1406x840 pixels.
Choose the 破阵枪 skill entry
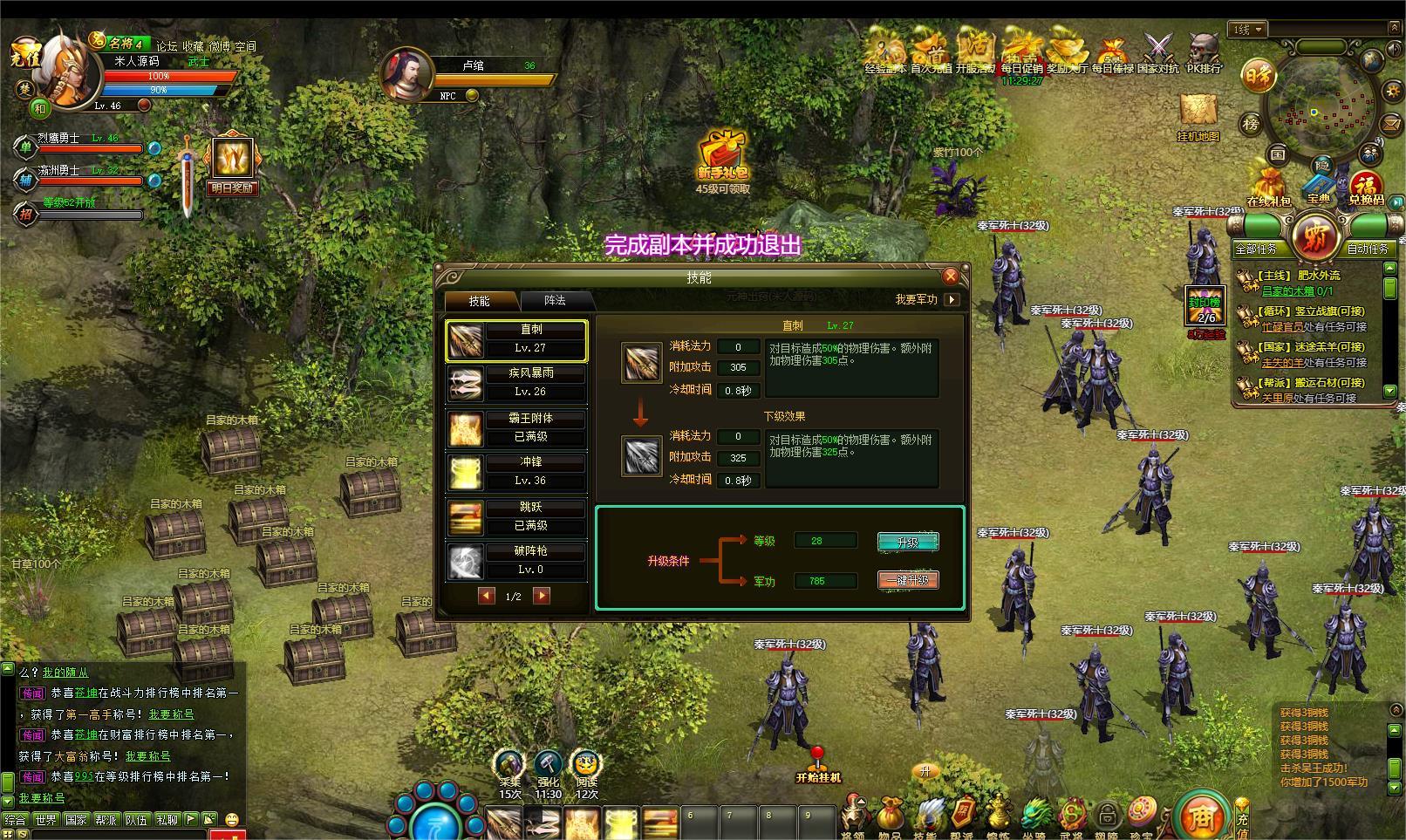coord(516,561)
